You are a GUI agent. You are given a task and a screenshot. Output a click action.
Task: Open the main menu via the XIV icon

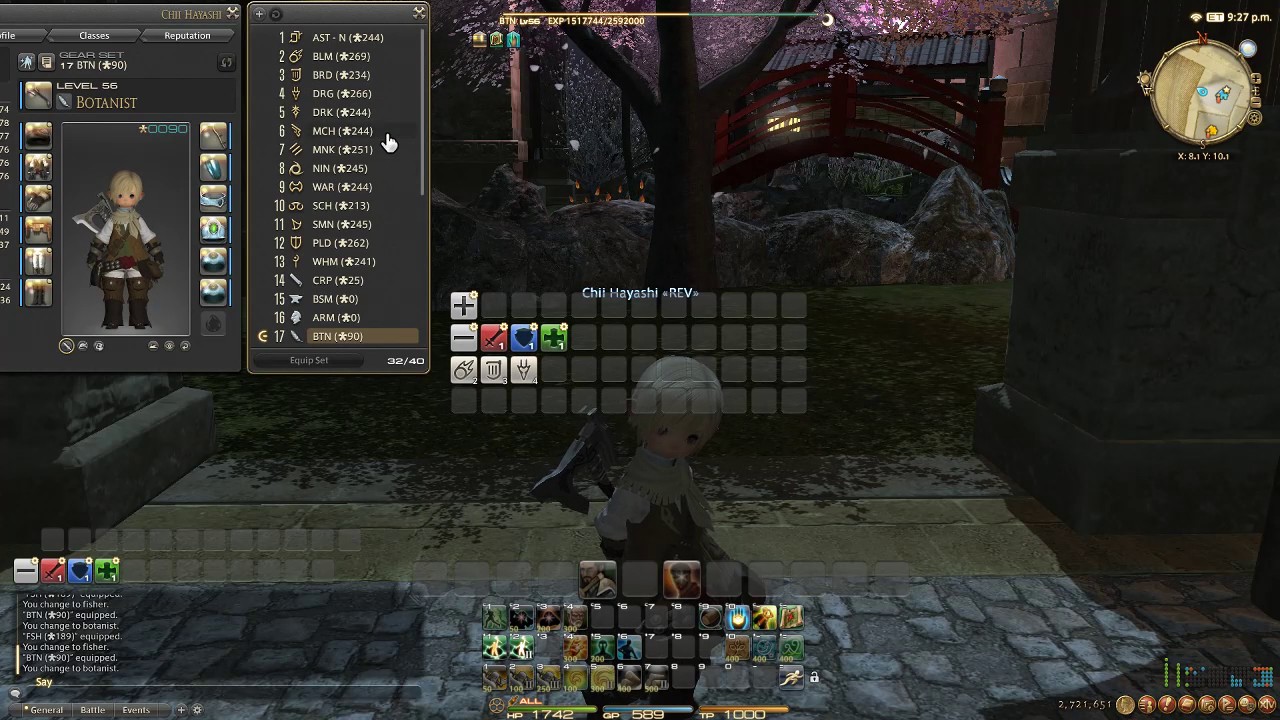1266,705
